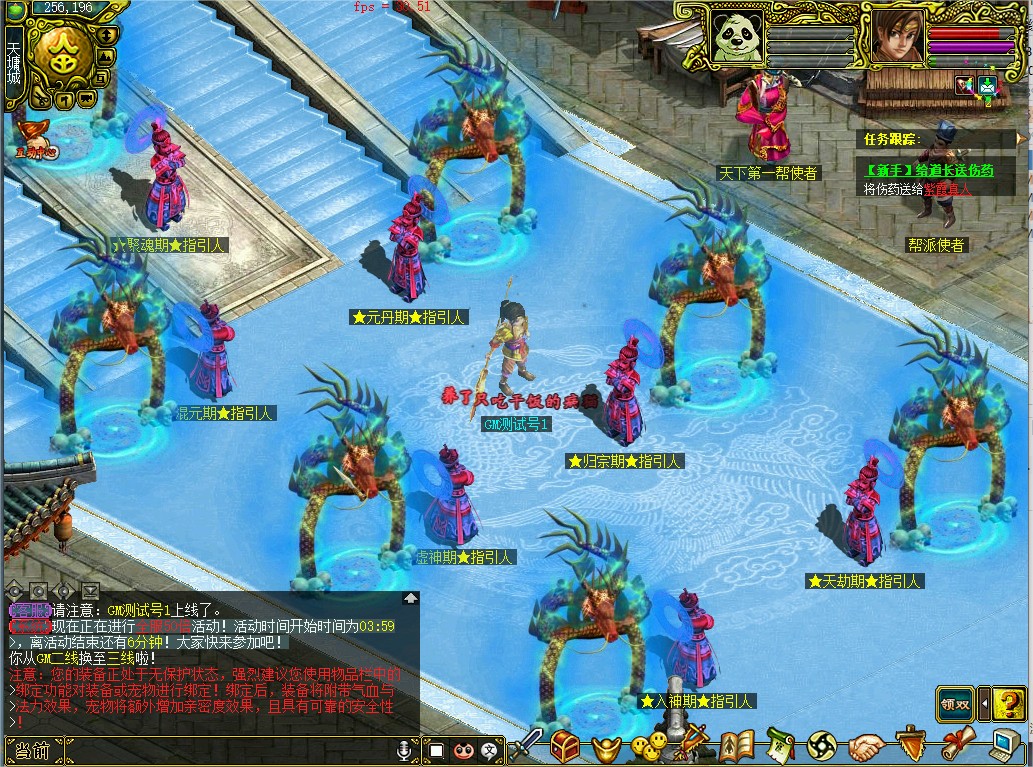Image resolution: width=1033 pixels, height=767 pixels.
Task: Open the 【新手】给道长送伤药 quest link
Action: [930, 171]
